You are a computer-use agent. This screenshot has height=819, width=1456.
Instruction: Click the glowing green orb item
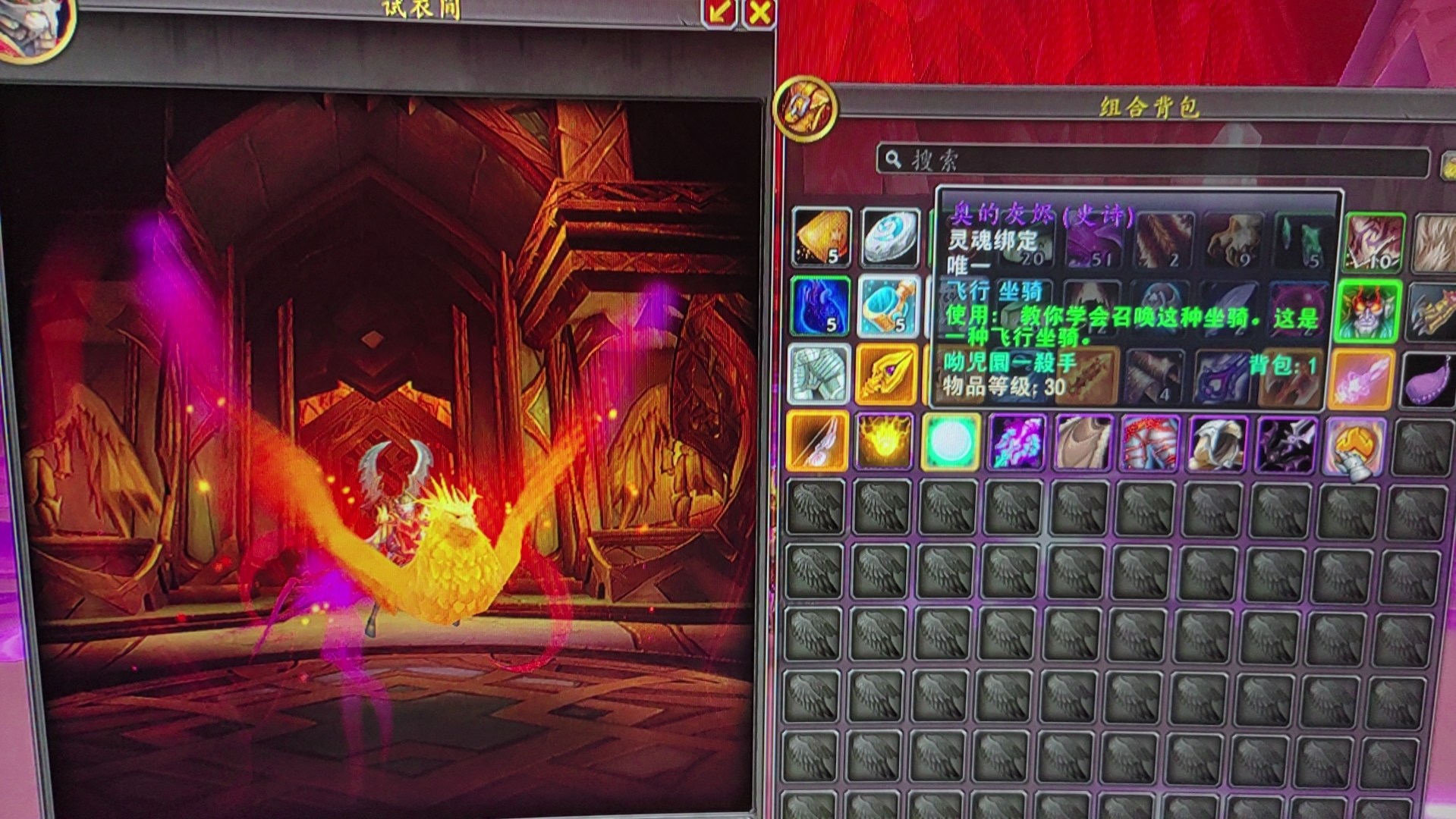click(x=951, y=442)
